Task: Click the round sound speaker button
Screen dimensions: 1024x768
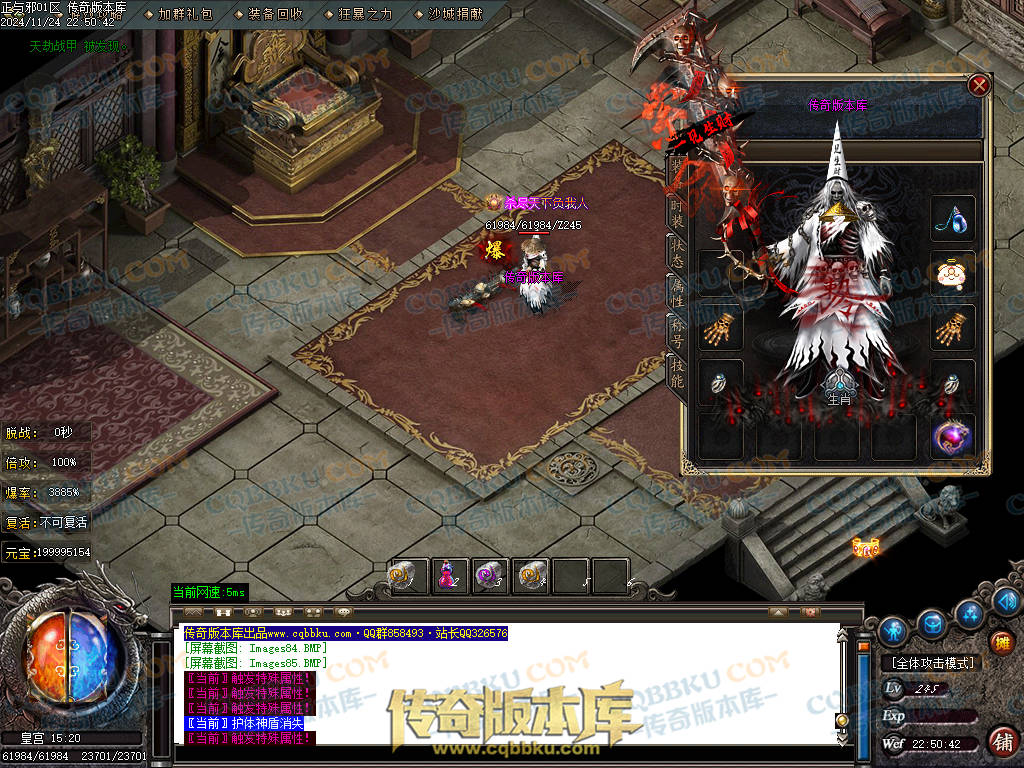Action: pyautogui.click(x=1006, y=600)
